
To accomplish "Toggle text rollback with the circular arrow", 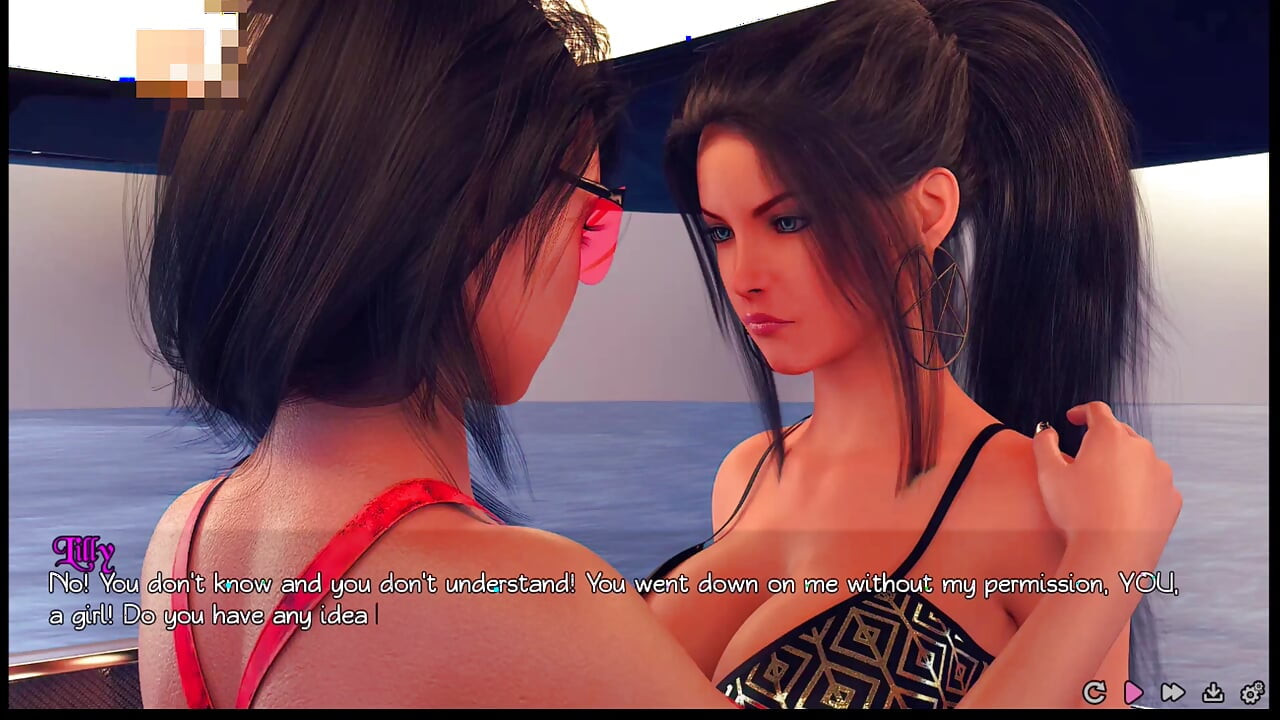I will point(1094,692).
